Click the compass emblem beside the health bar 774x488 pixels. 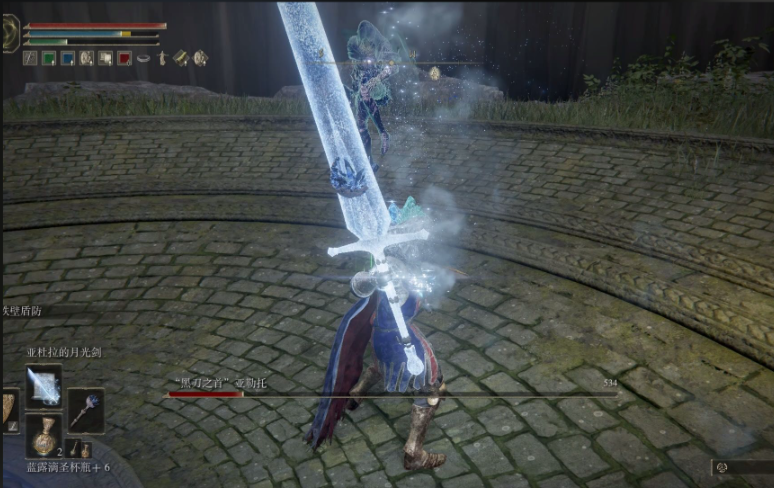coord(10,33)
